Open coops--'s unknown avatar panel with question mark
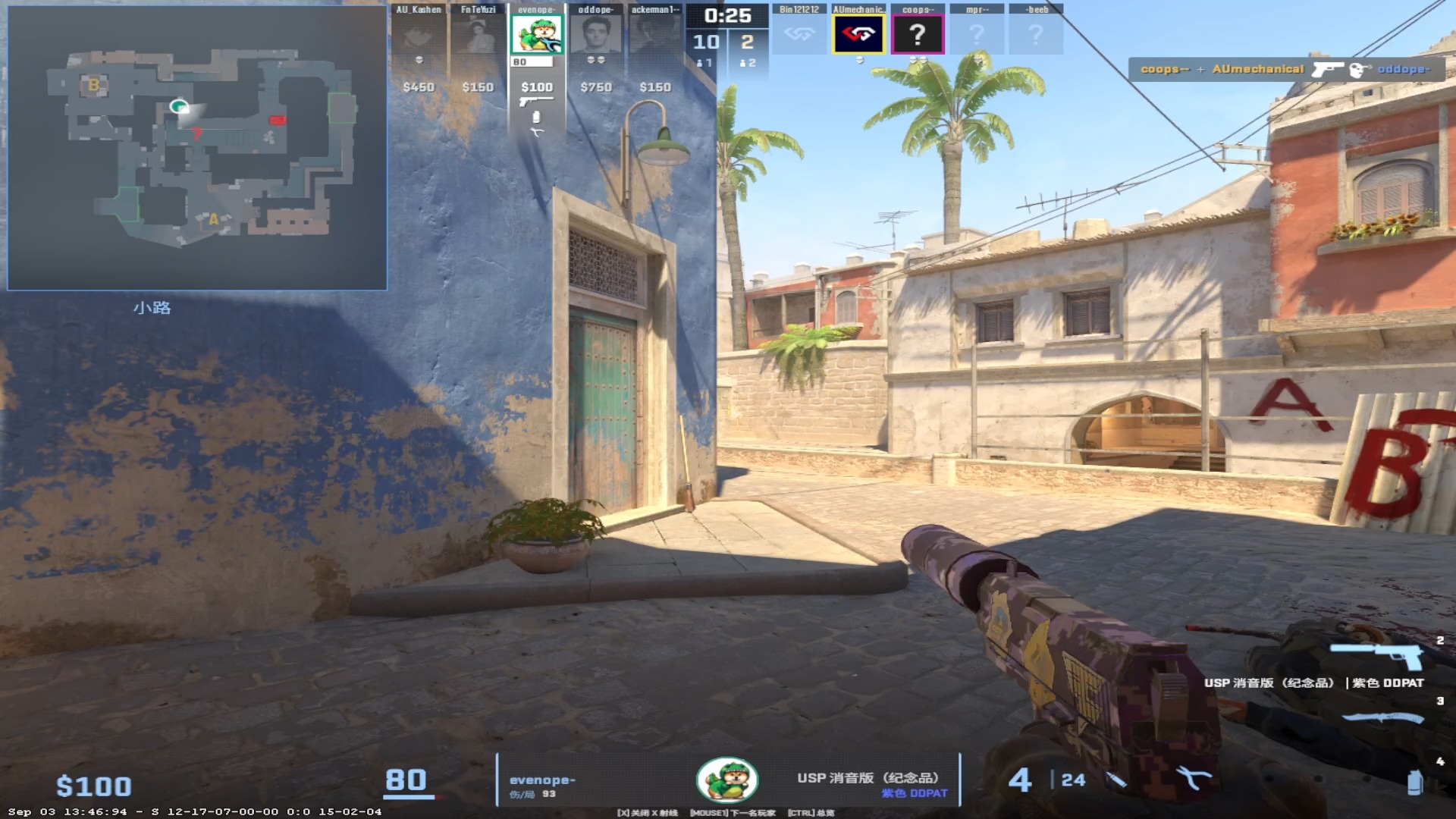The width and height of the screenshot is (1456, 819). point(918,33)
